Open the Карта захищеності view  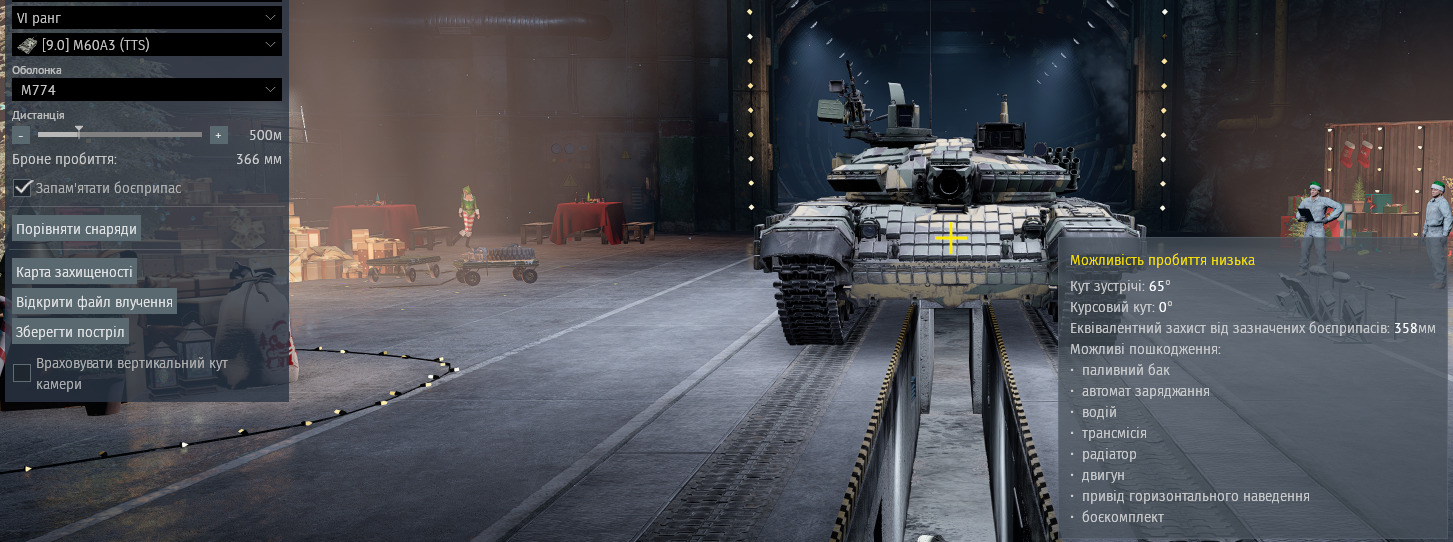74,272
